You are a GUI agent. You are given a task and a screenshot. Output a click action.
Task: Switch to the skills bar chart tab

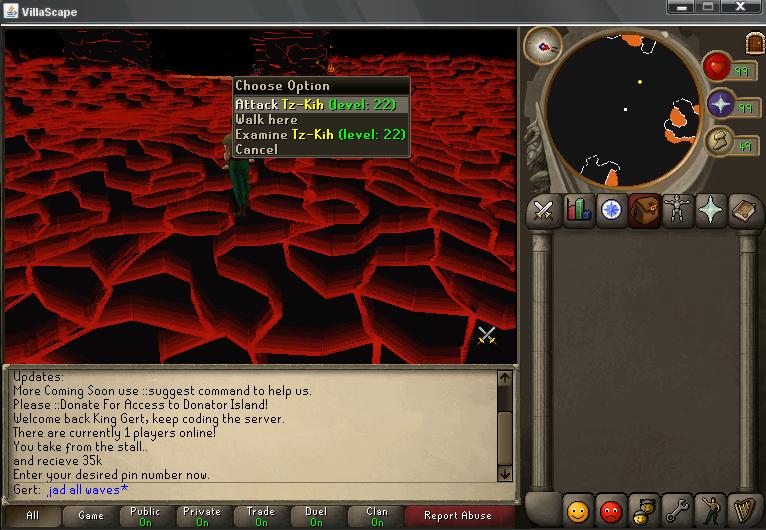coord(577,210)
